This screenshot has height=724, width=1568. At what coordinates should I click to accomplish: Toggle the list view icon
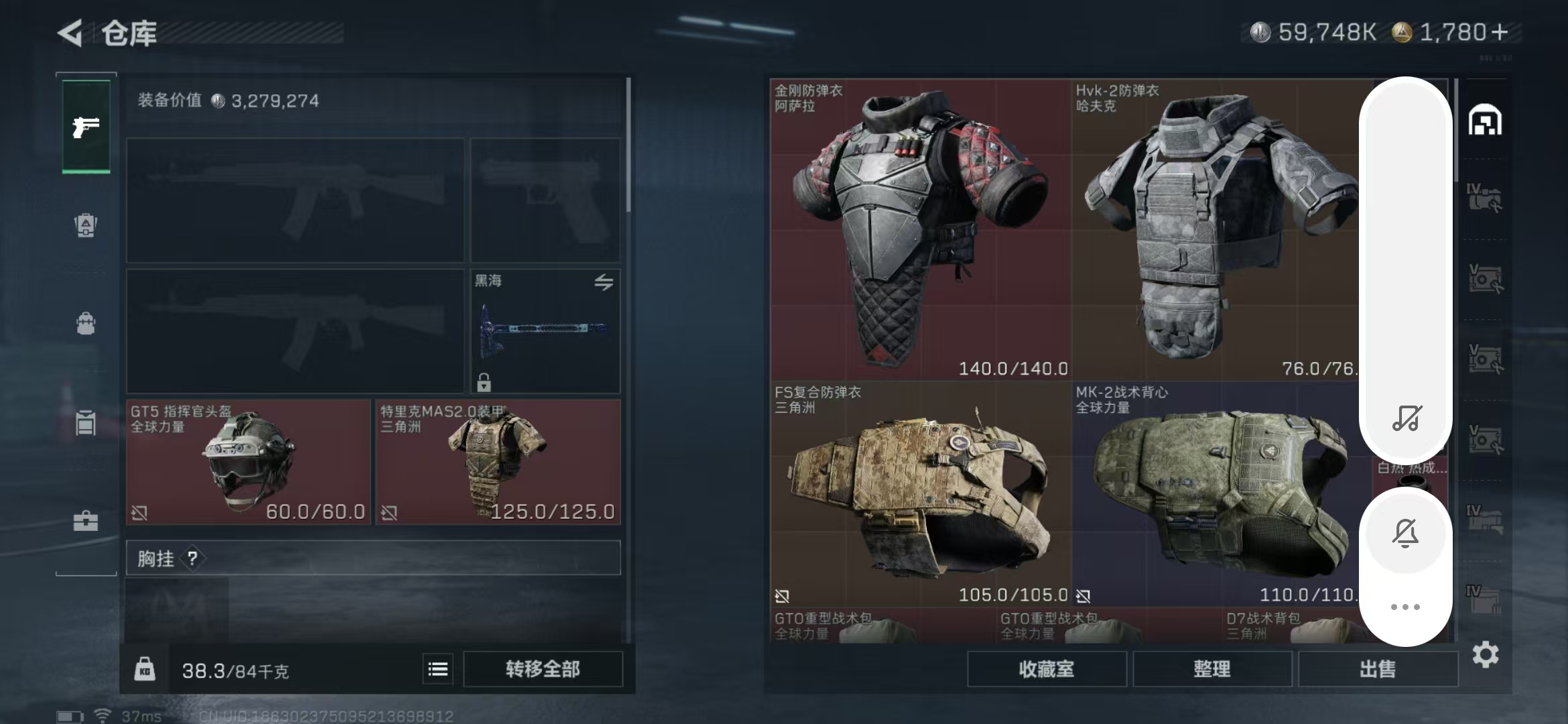click(x=438, y=669)
